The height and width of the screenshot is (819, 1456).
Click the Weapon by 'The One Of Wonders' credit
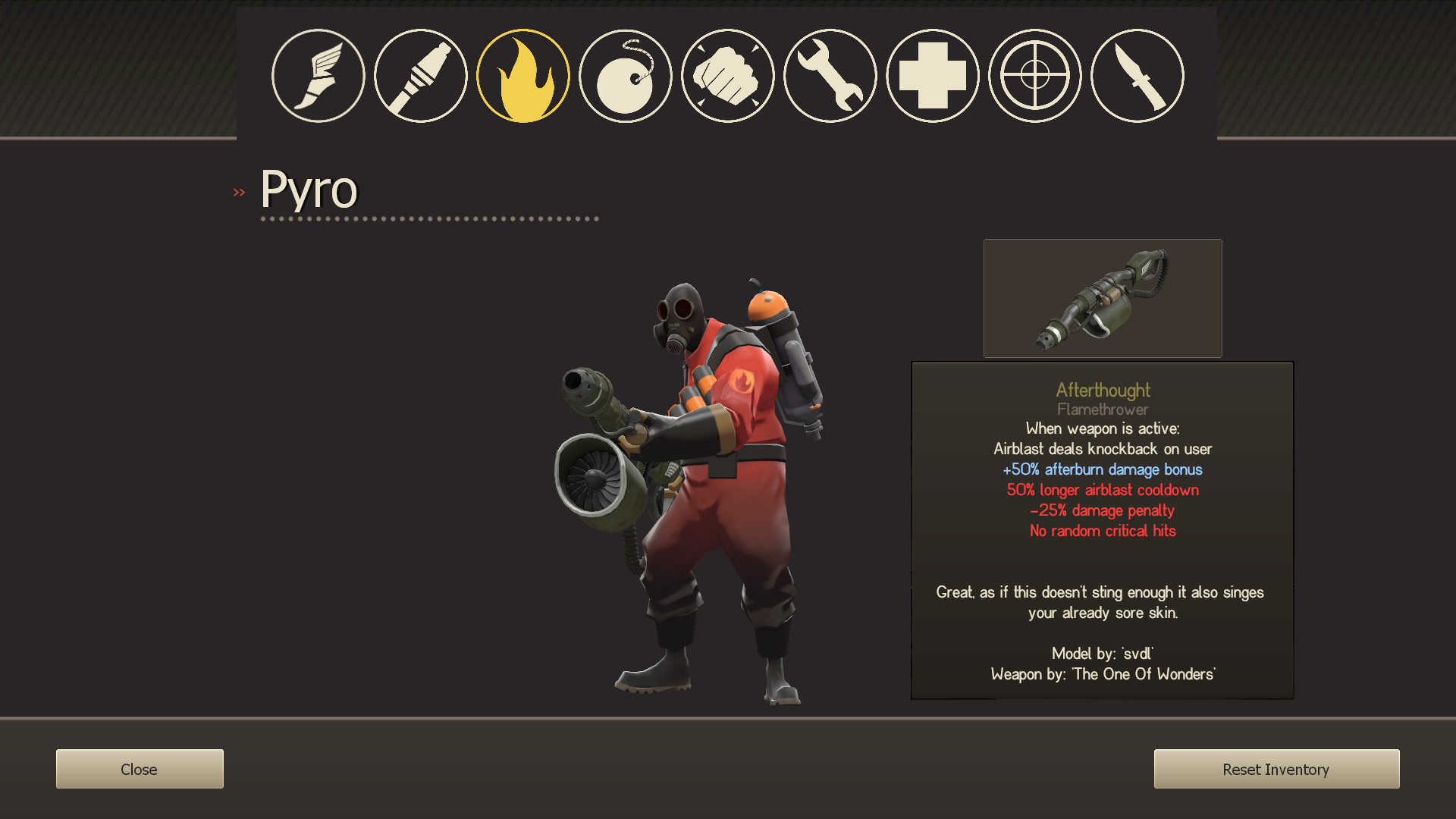tap(1102, 674)
